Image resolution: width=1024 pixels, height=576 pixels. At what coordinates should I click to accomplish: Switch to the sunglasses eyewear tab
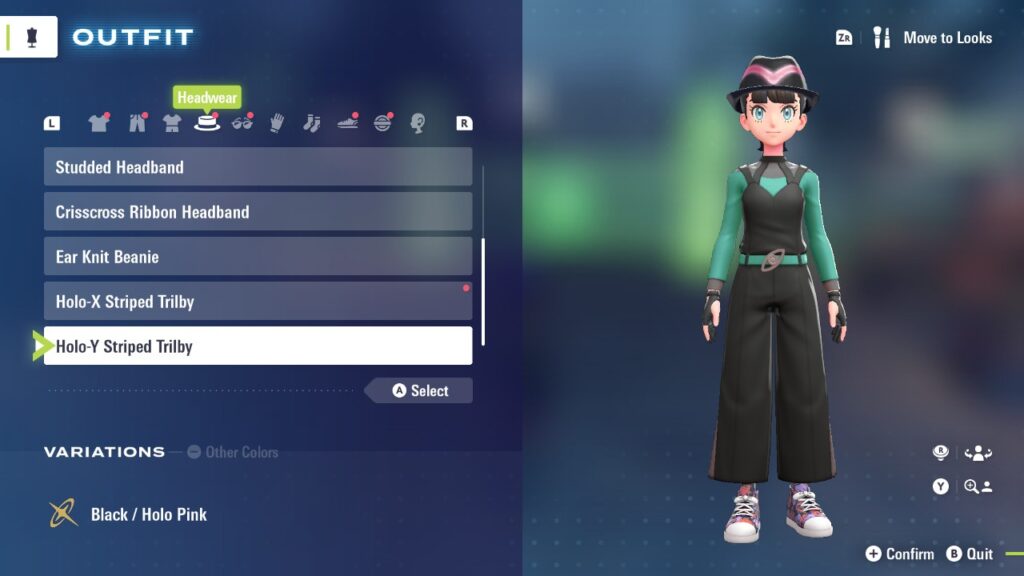click(x=242, y=123)
